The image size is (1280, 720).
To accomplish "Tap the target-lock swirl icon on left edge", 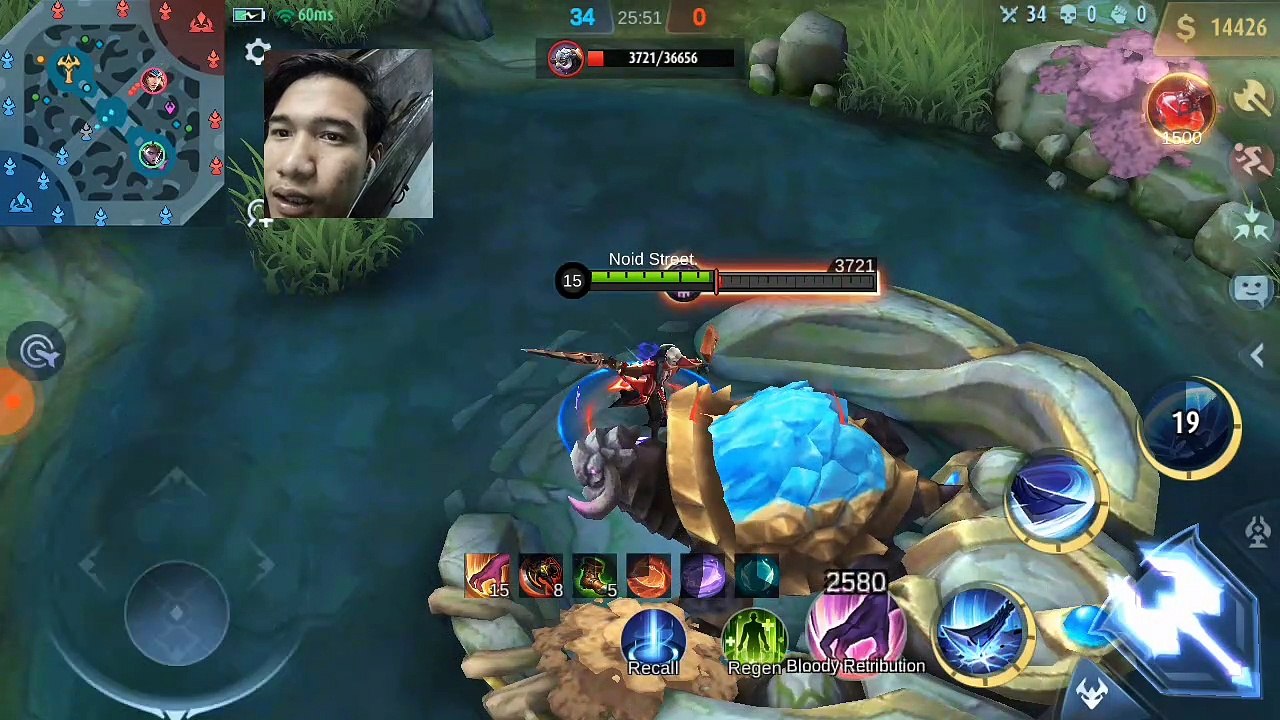I will pyautogui.click(x=40, y=352).
